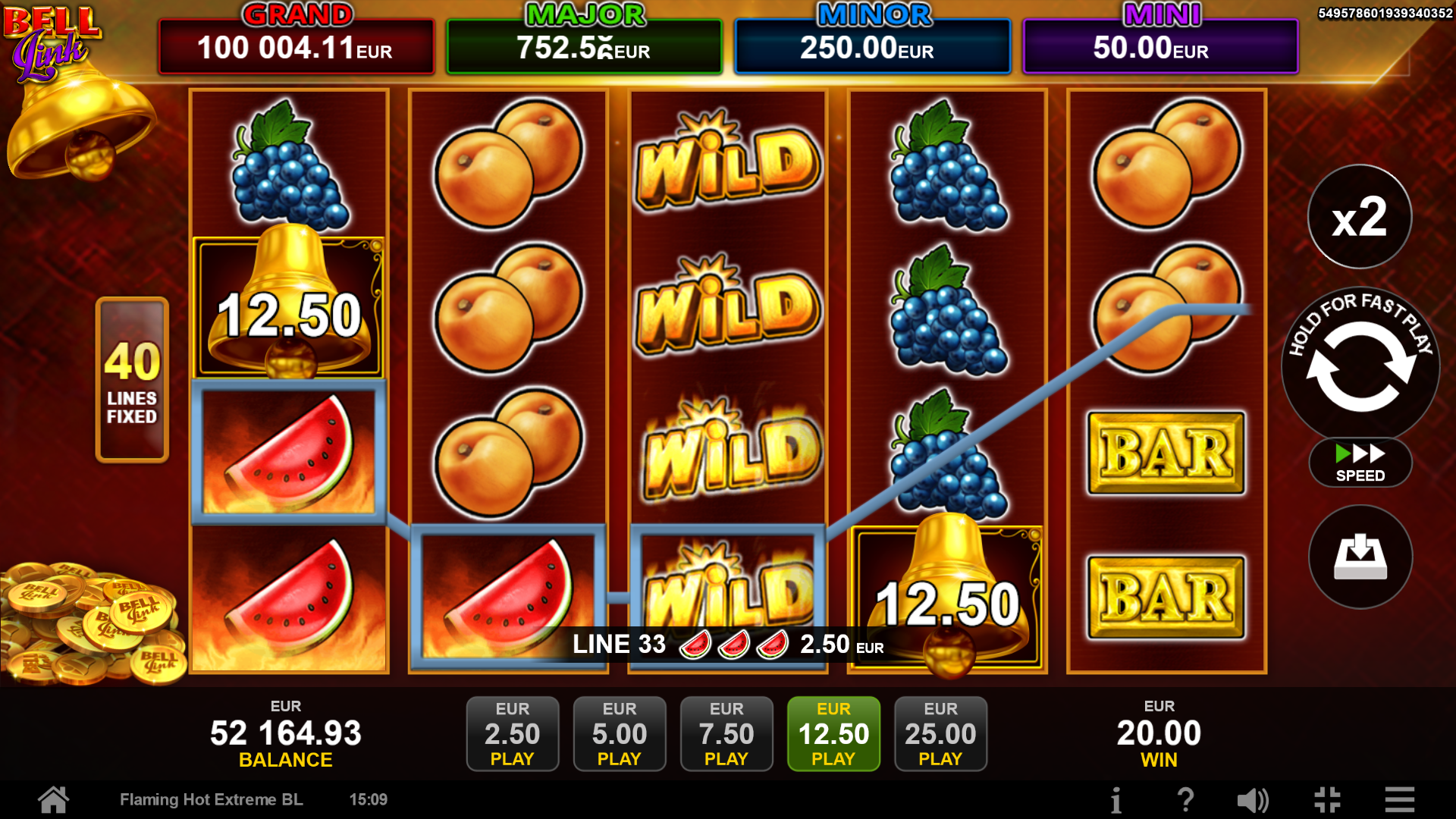Click the 40 Lines Fixed panel
The height and width of the screenshot is (819, 1456).
click(x=132, y=380)
